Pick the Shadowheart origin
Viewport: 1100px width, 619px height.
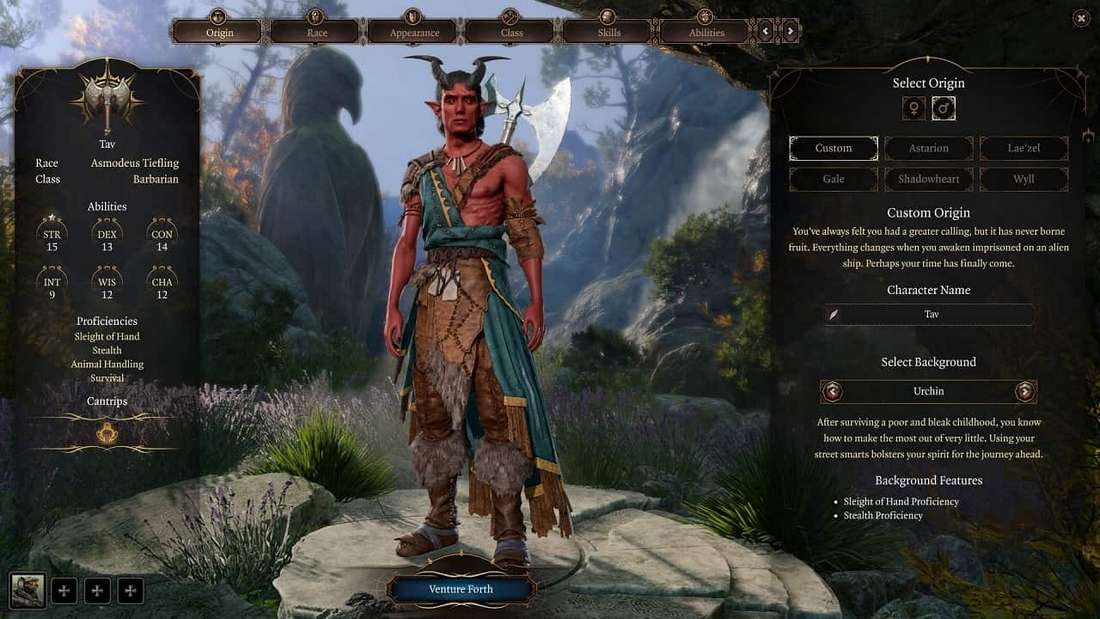pyautogui.click(x=928, y=179)
